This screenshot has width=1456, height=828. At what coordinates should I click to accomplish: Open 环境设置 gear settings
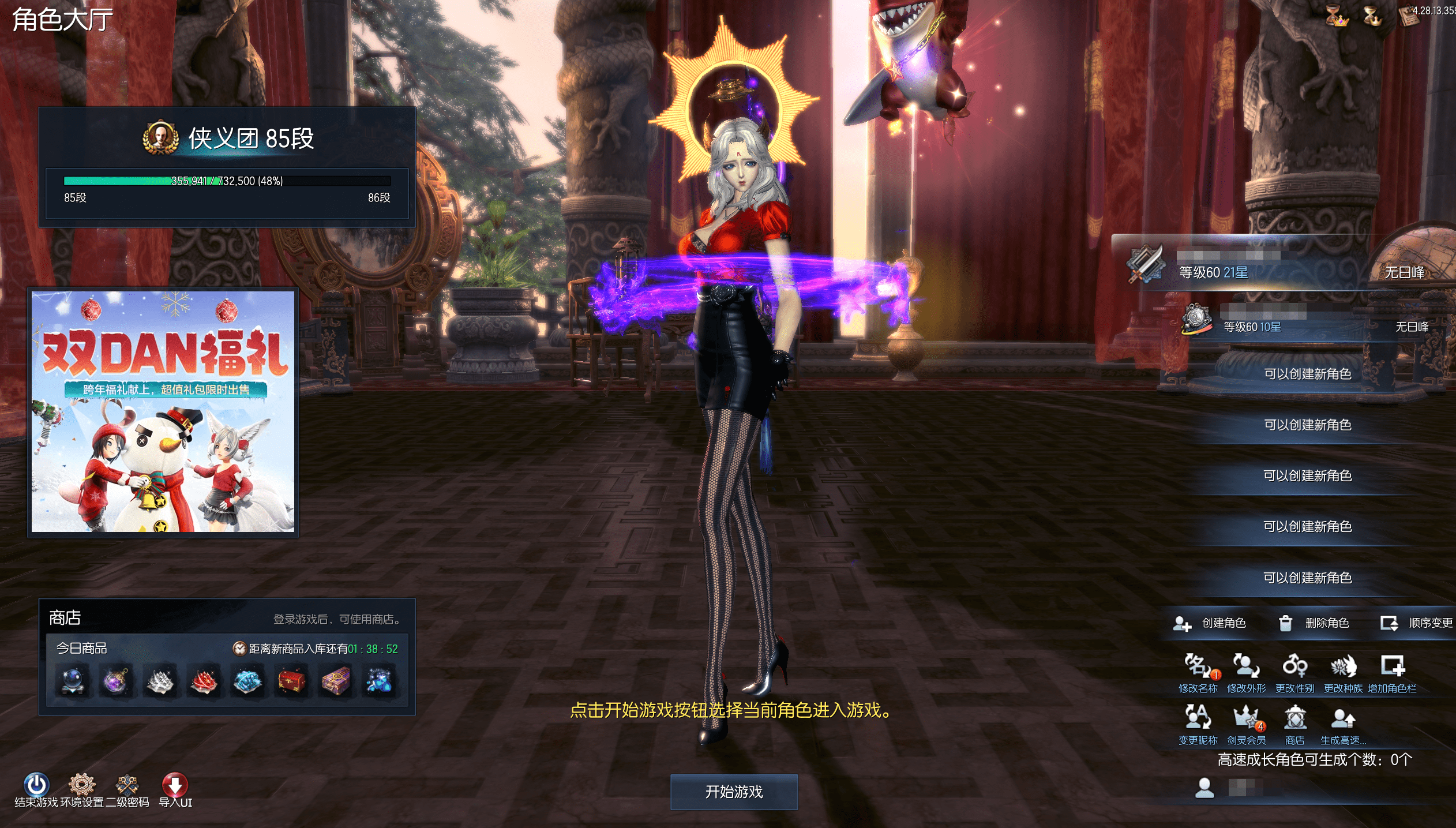[x=81, y=785]
